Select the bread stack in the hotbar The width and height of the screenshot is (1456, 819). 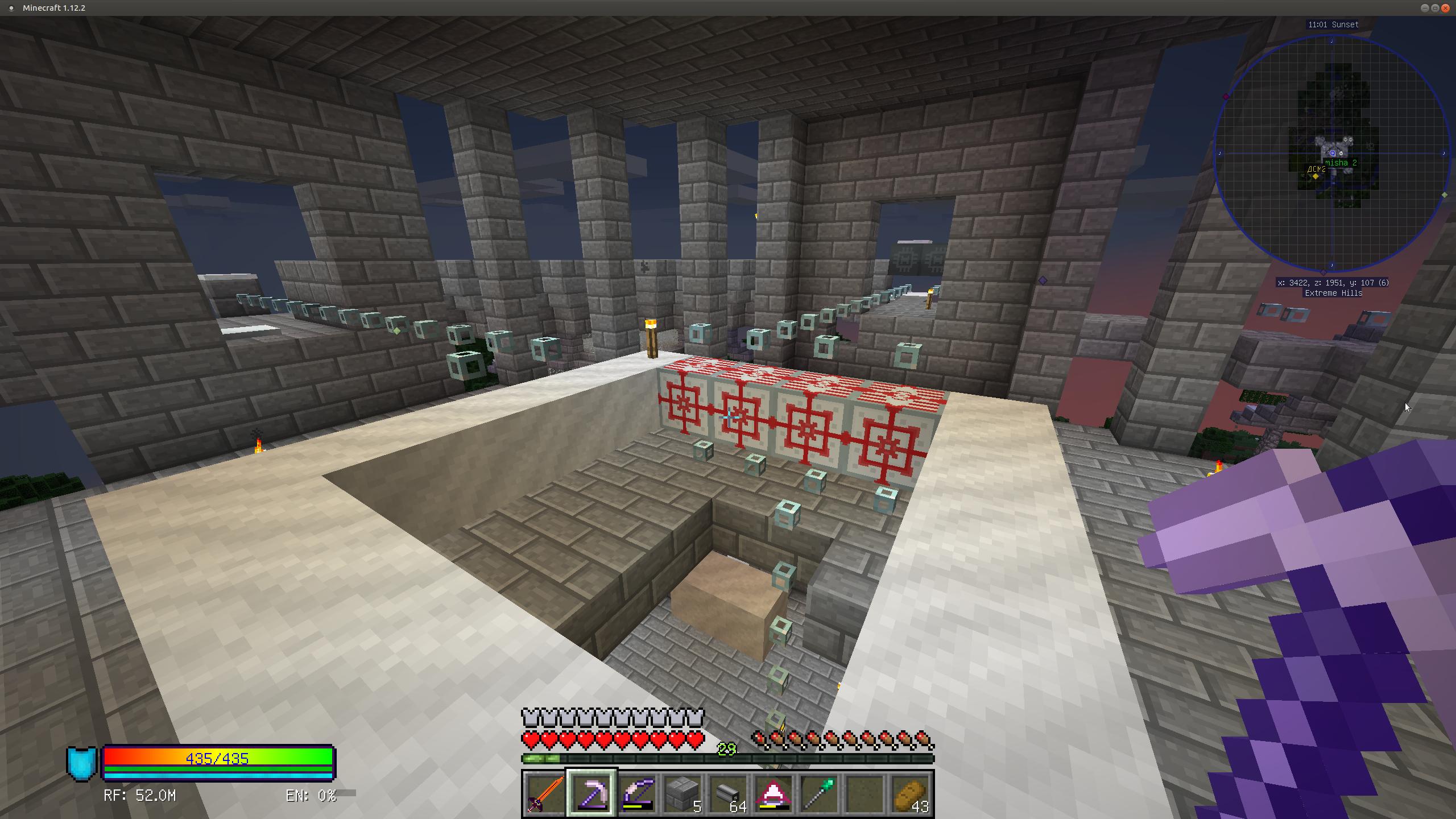[911, 793]
